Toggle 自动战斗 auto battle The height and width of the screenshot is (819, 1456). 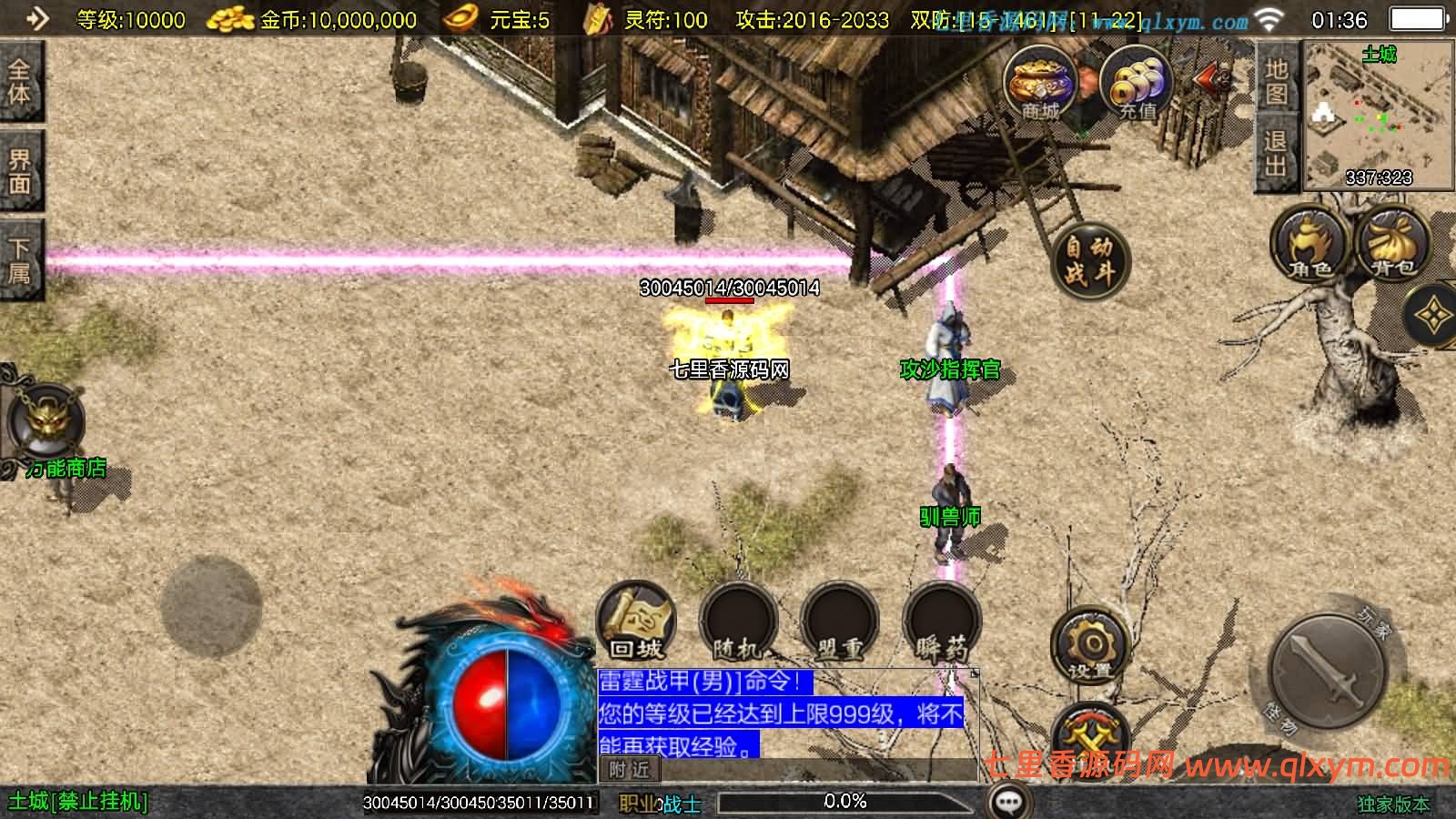[1089, 258]
